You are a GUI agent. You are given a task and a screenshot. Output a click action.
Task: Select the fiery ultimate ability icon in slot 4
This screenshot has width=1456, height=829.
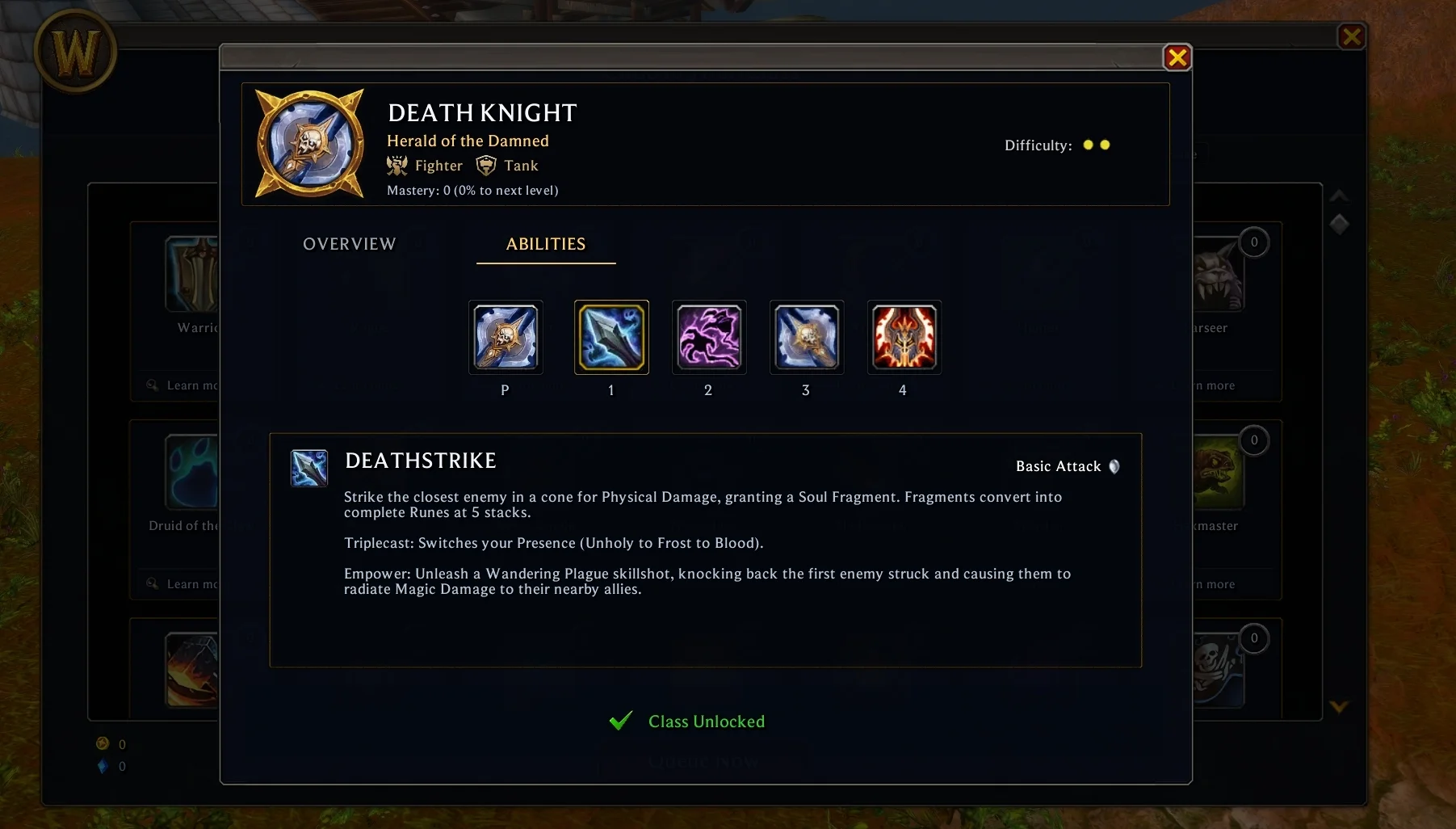tap(904, 338)
